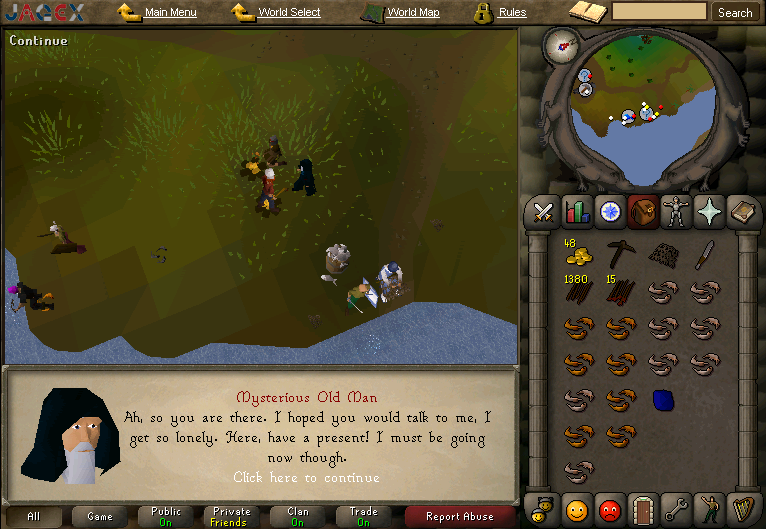
Task: Open the World Map
Action: [x=412, y=12]
